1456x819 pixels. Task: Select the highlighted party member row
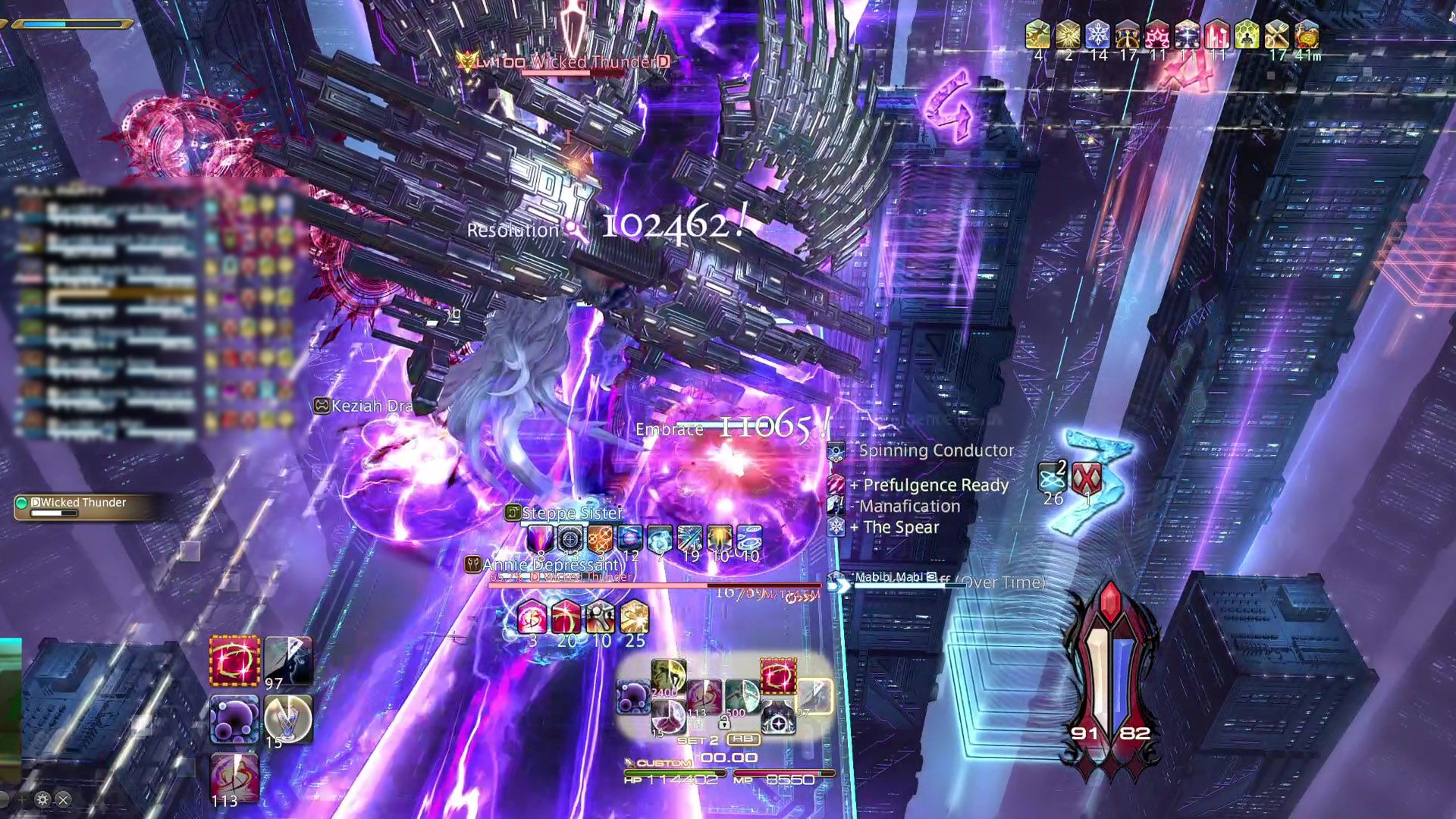pos(121,300)
